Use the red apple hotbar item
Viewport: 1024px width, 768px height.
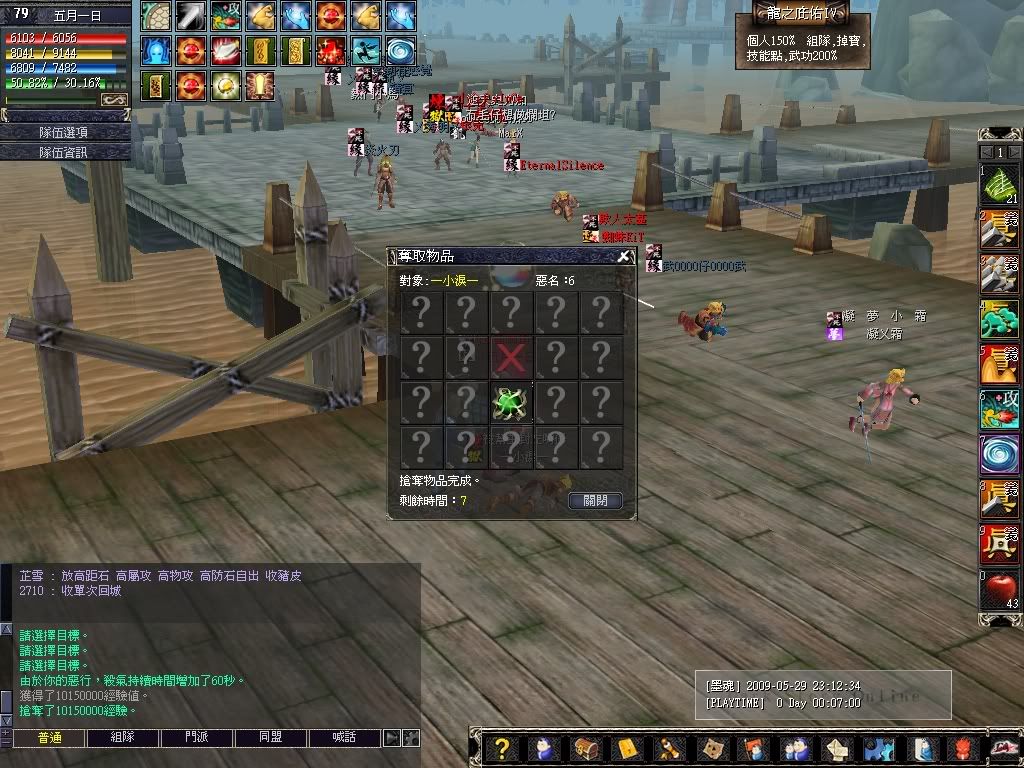998,589
